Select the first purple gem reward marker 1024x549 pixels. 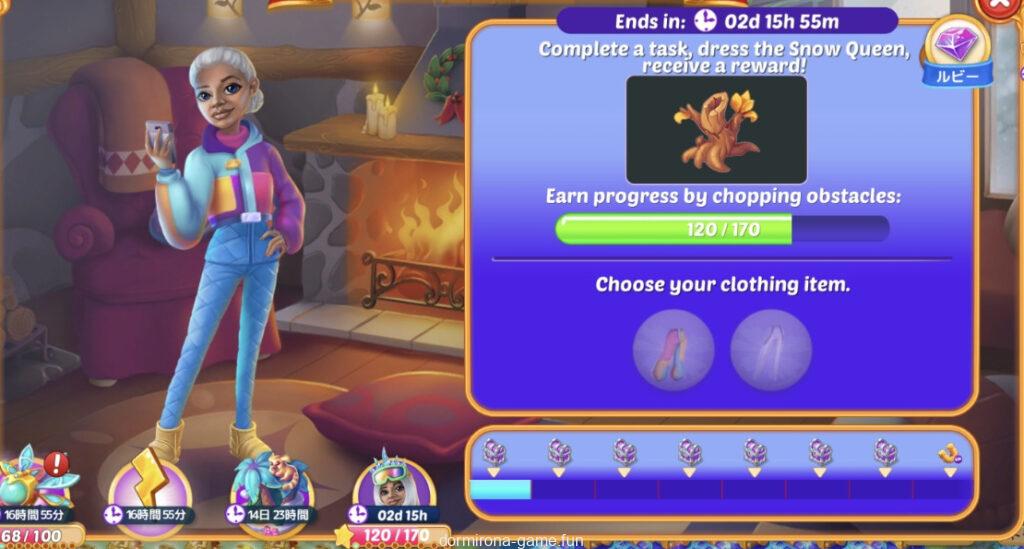494,454
